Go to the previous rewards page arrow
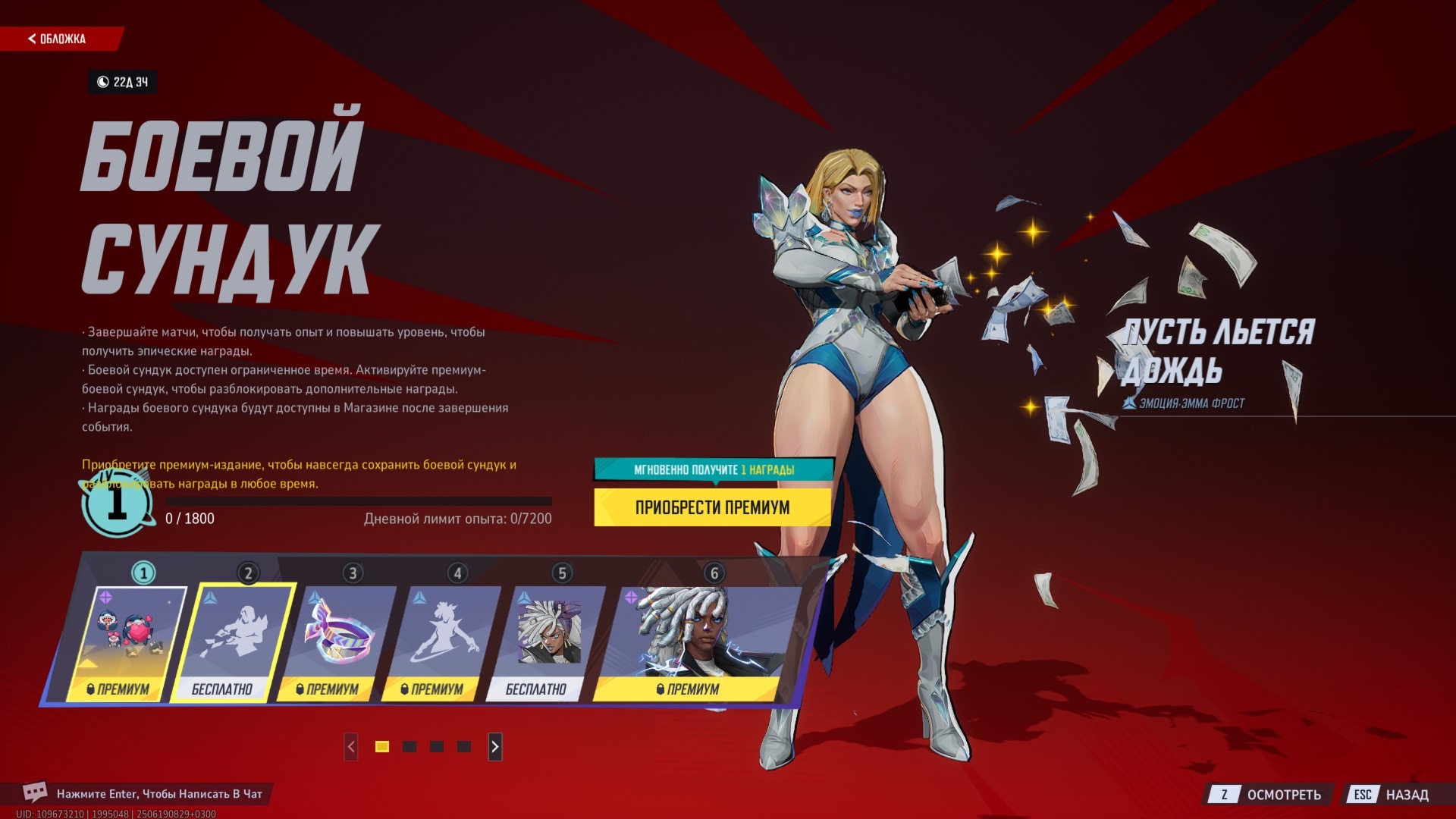The height and width of the screenshot is (819, 1456). pos(351,747)
